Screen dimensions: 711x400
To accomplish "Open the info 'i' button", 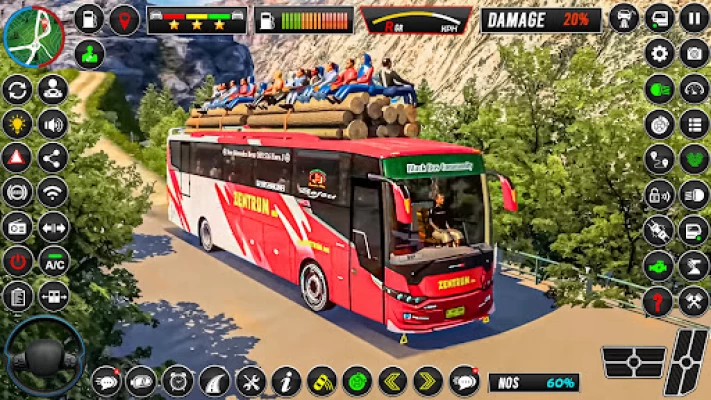I will pyautogui.click(x=286, y=380).
